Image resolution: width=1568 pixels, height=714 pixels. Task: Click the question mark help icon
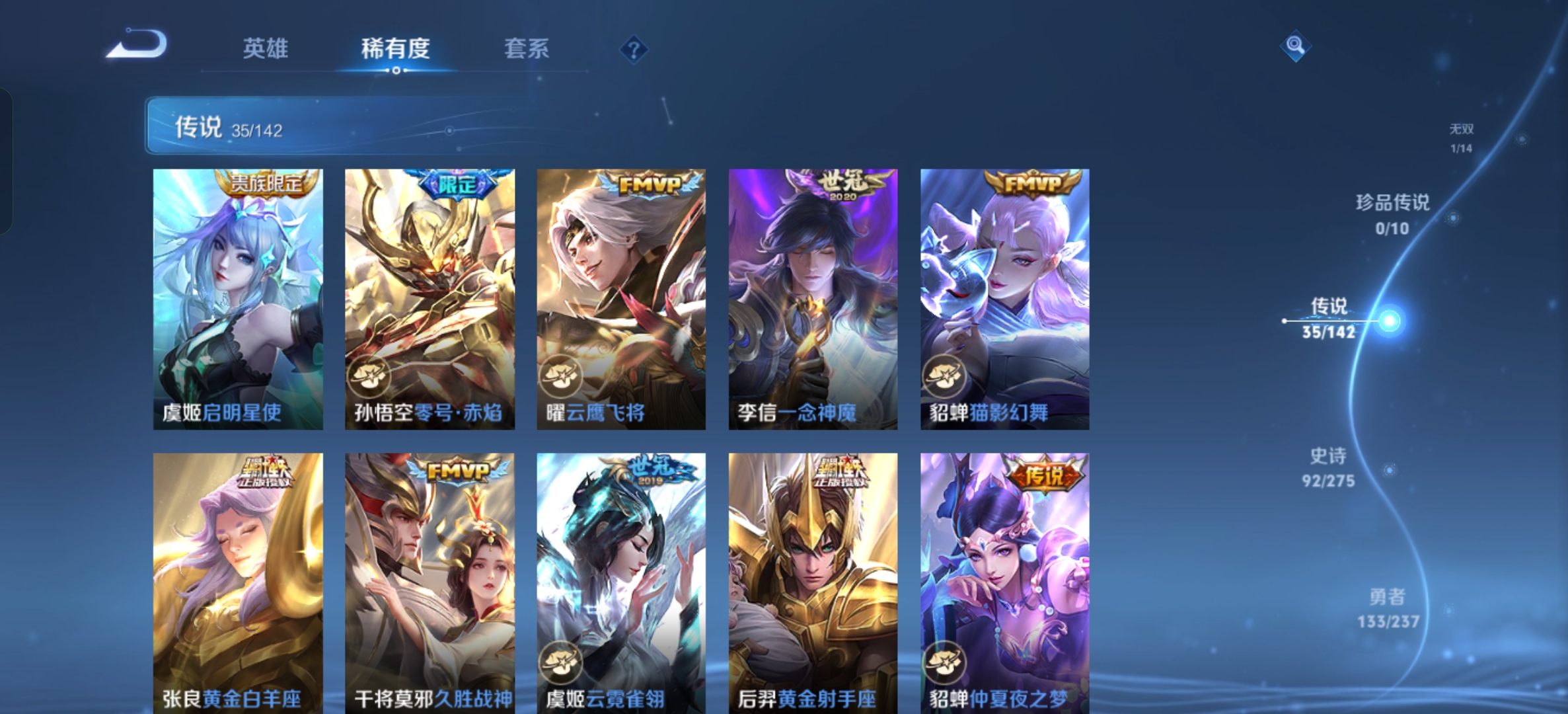[x=632, y=50]
